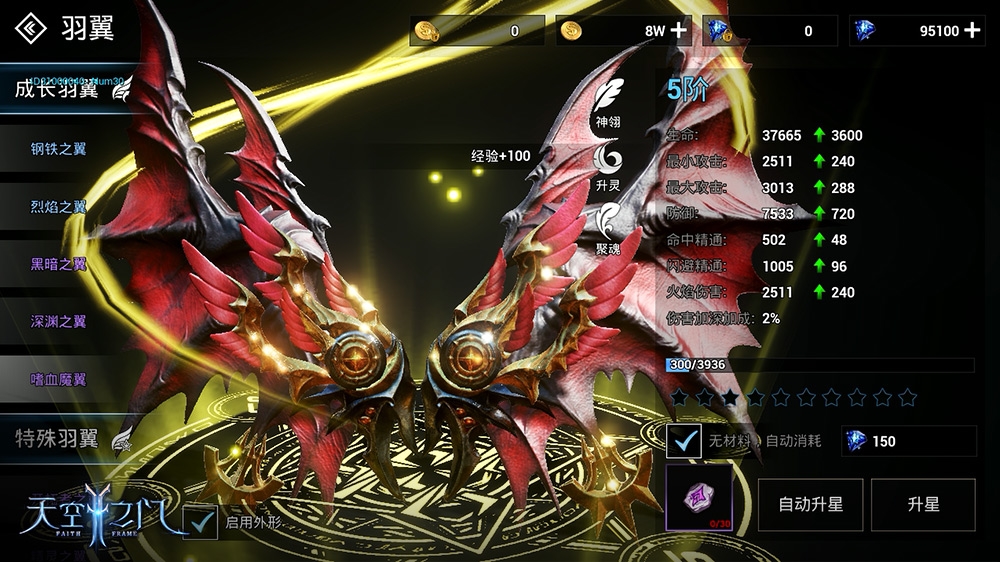This screenshot has height=562, width=1000.
Task: Pick 深渊之翼 from the list
Action: tap(58, 322)
